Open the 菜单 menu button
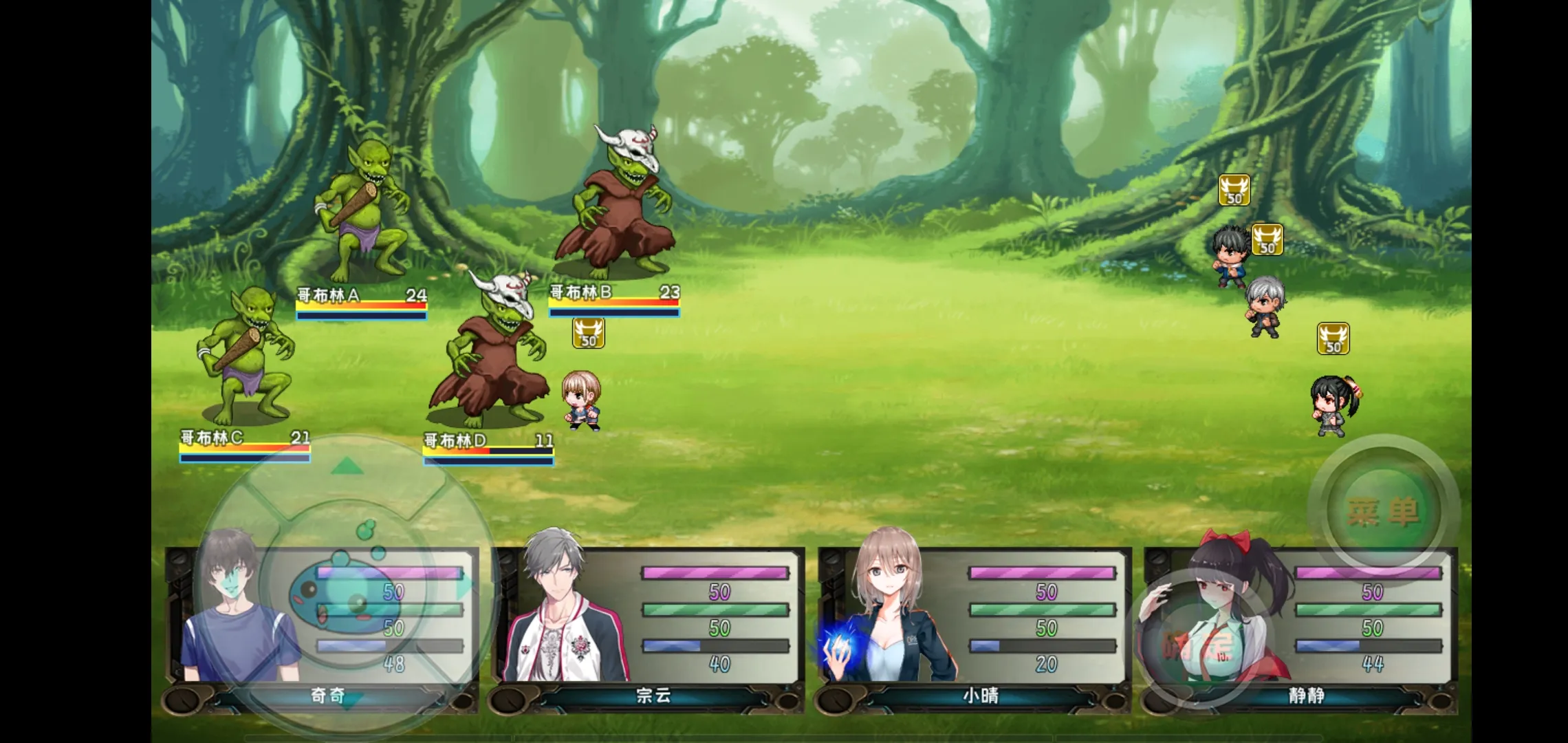1568x743 pixels. coord(1382,510)
